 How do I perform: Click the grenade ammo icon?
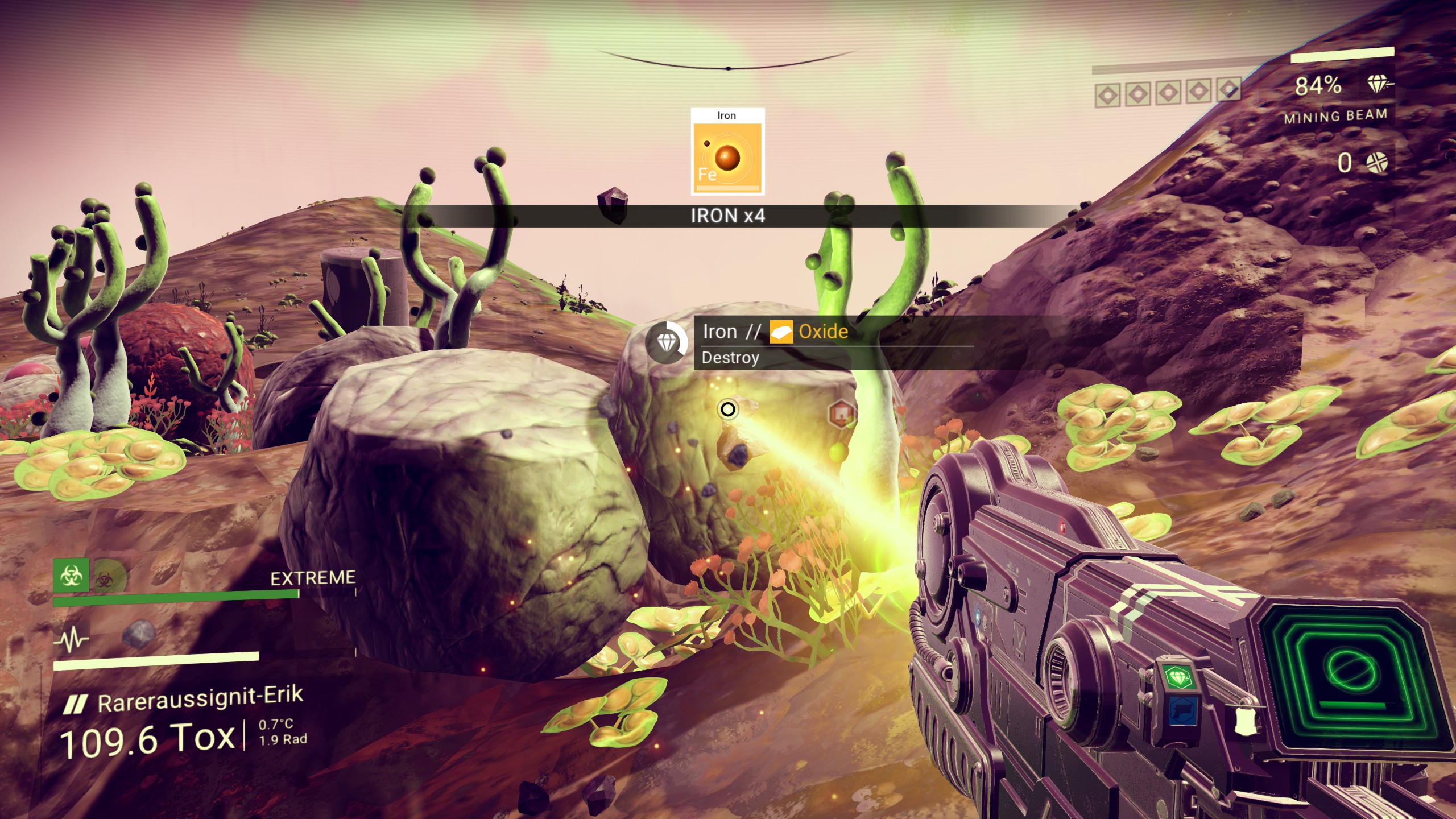click(1376, 163)
